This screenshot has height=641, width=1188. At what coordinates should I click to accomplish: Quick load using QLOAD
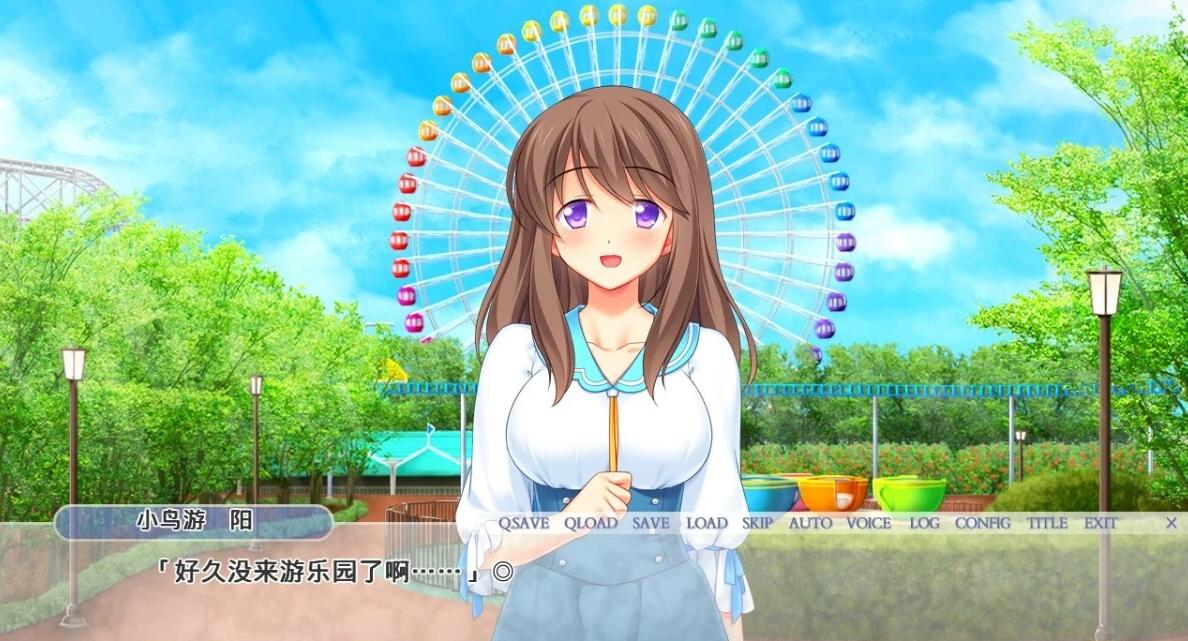[590, 523]
